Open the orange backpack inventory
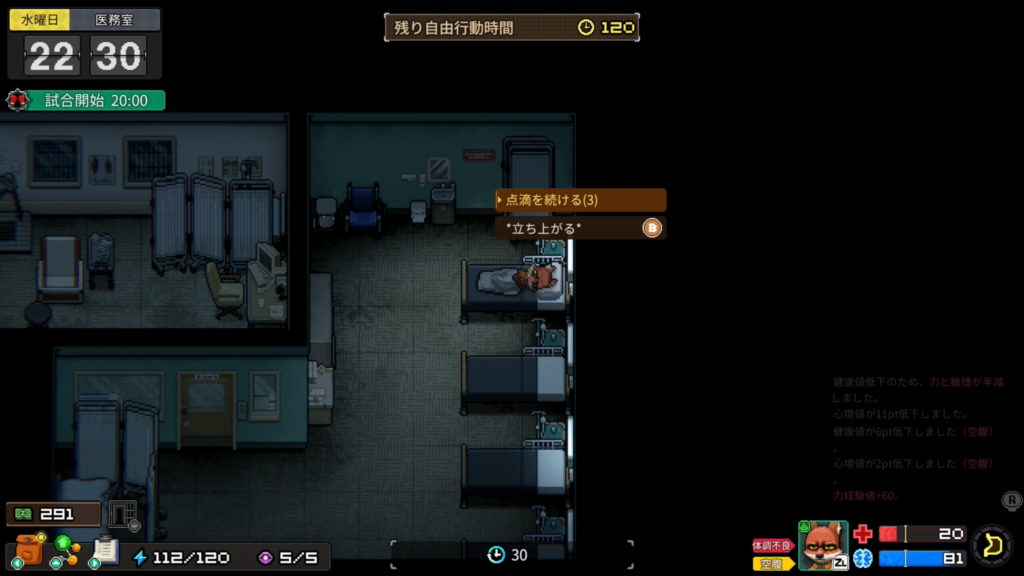Viewport: 1024px width, 576px height. coord(30,550)
